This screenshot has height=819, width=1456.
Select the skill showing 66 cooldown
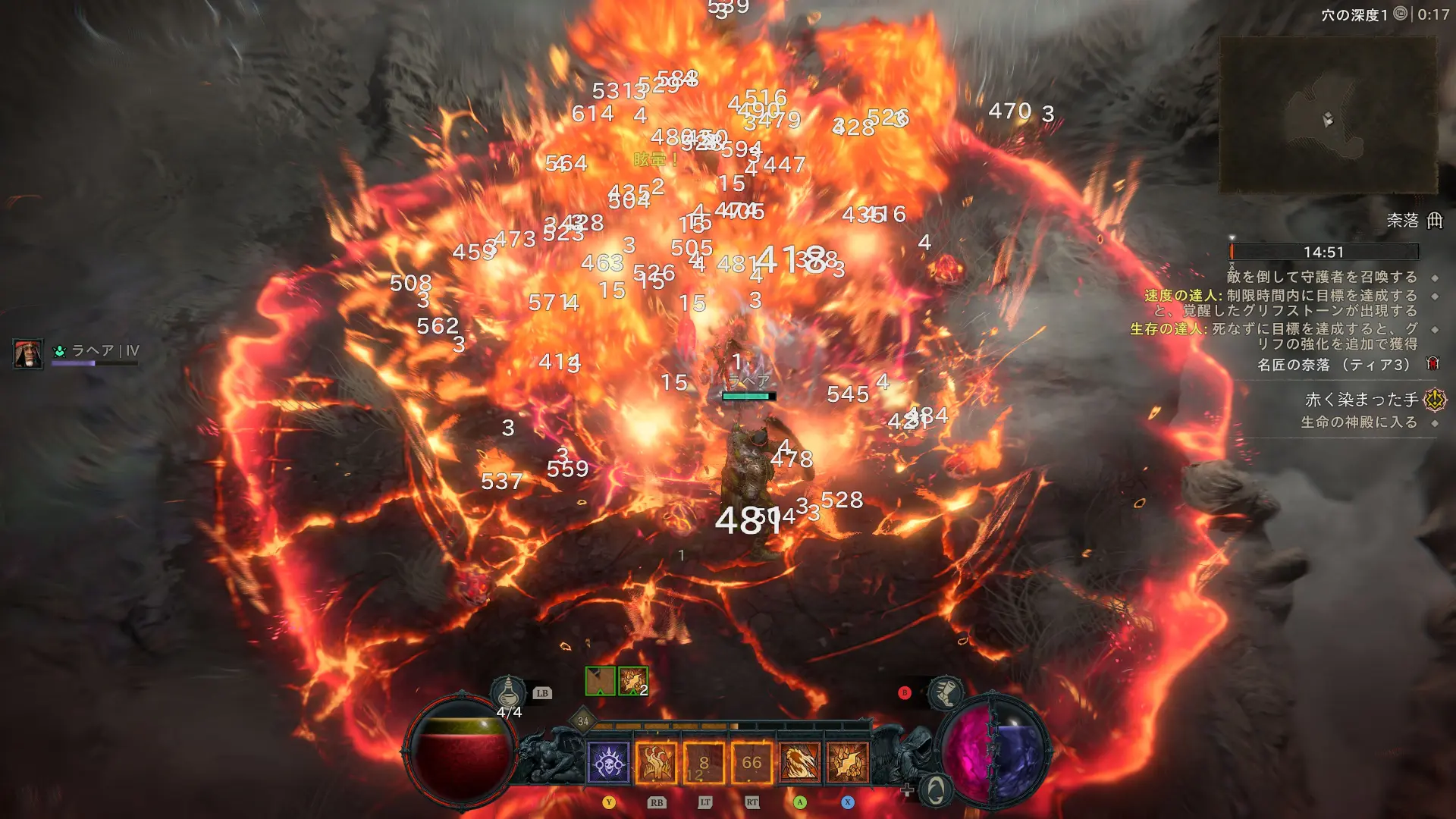752,763
